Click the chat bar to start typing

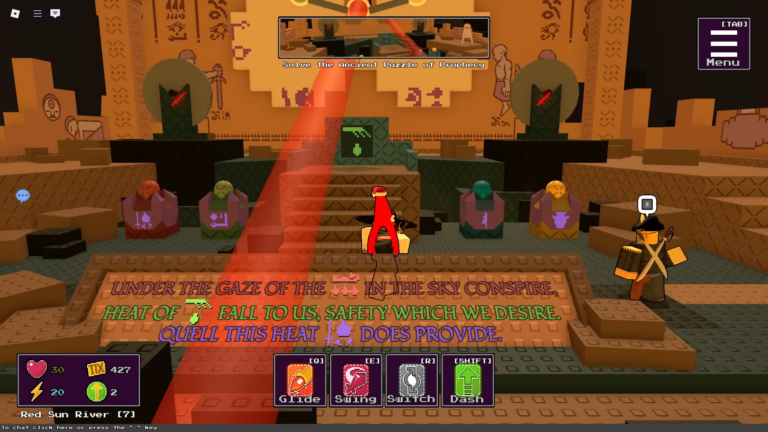tap(80, 427)
